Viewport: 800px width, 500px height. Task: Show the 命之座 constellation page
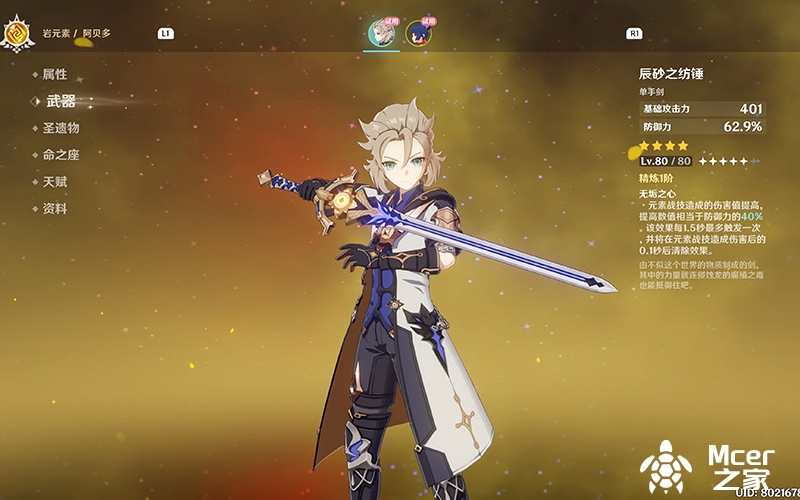[60, 155]
